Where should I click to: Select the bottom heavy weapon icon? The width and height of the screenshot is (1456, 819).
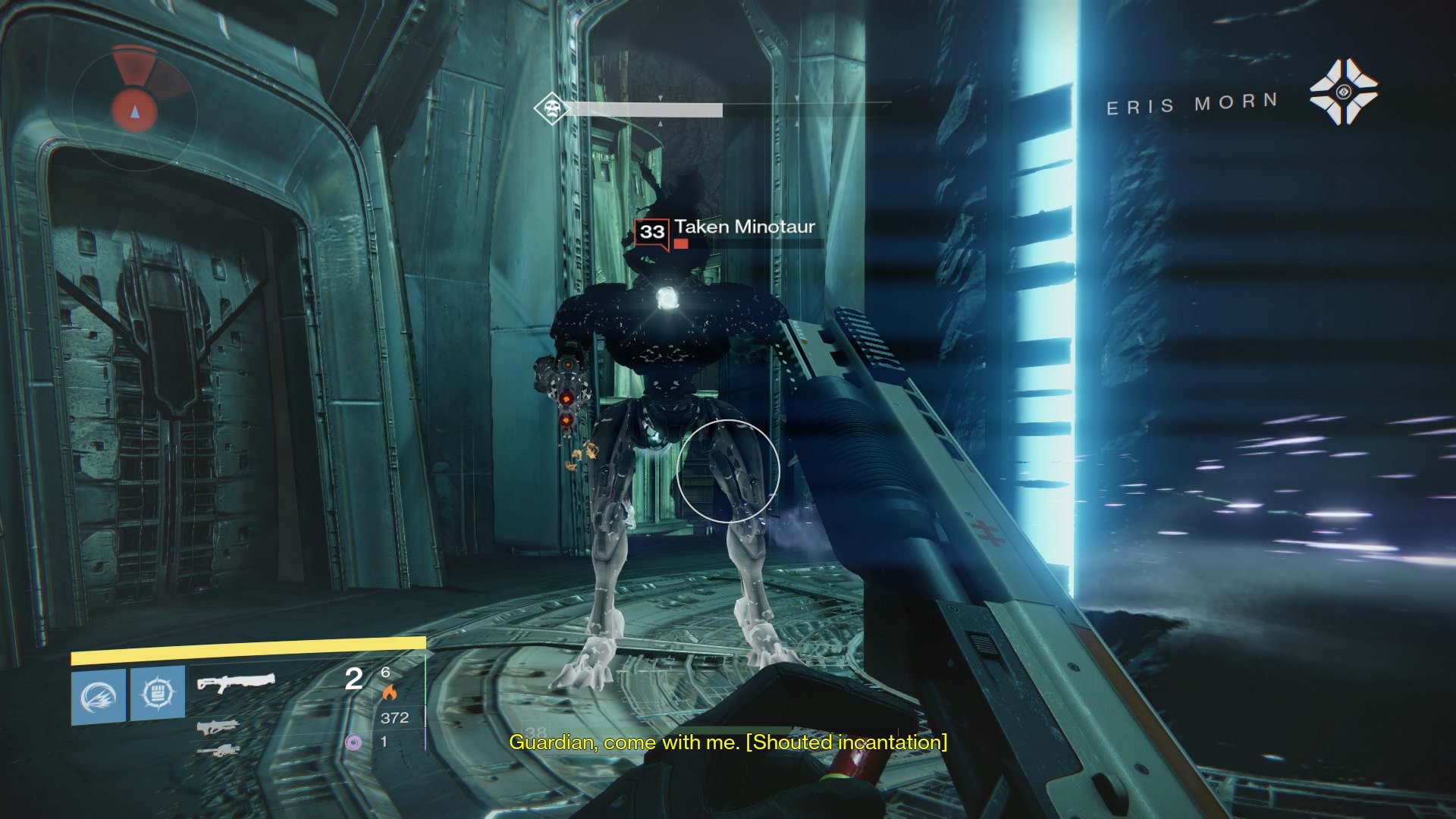pyautogui.click(x=217, y=751)
